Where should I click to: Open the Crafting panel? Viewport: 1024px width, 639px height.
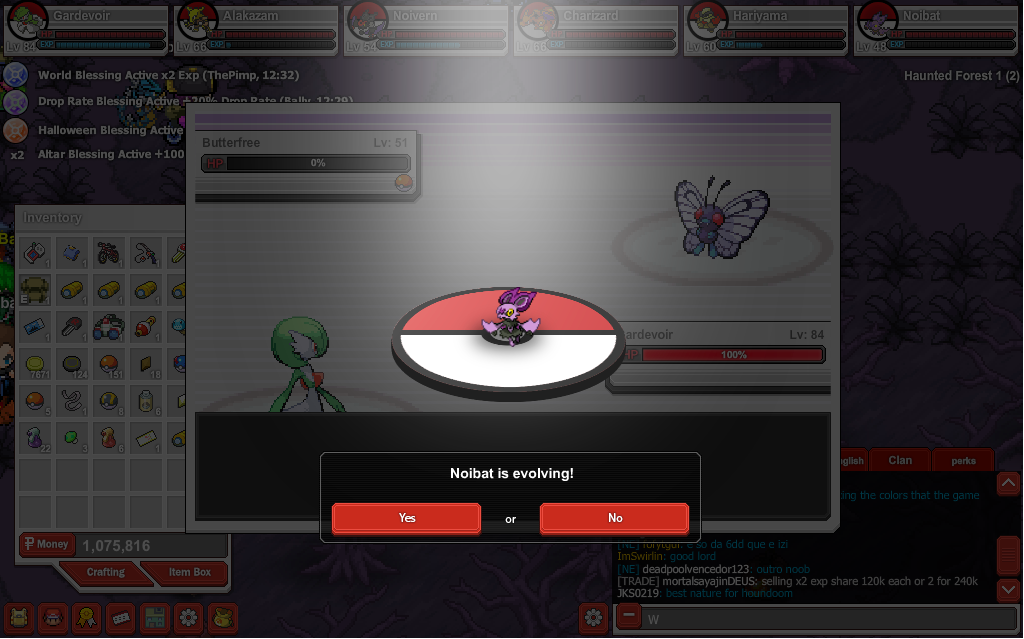(105, 573)
